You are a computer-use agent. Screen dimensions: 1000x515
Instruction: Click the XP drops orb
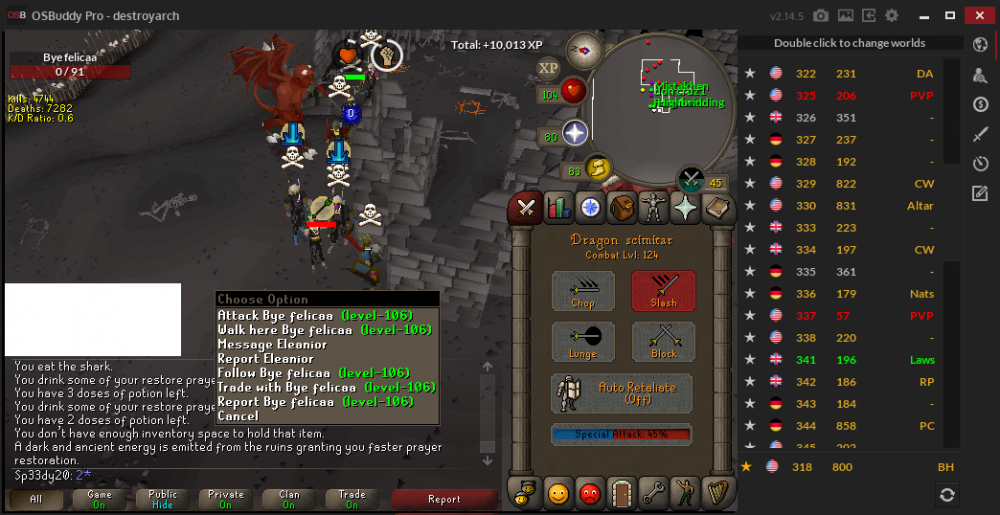[548, 68]
